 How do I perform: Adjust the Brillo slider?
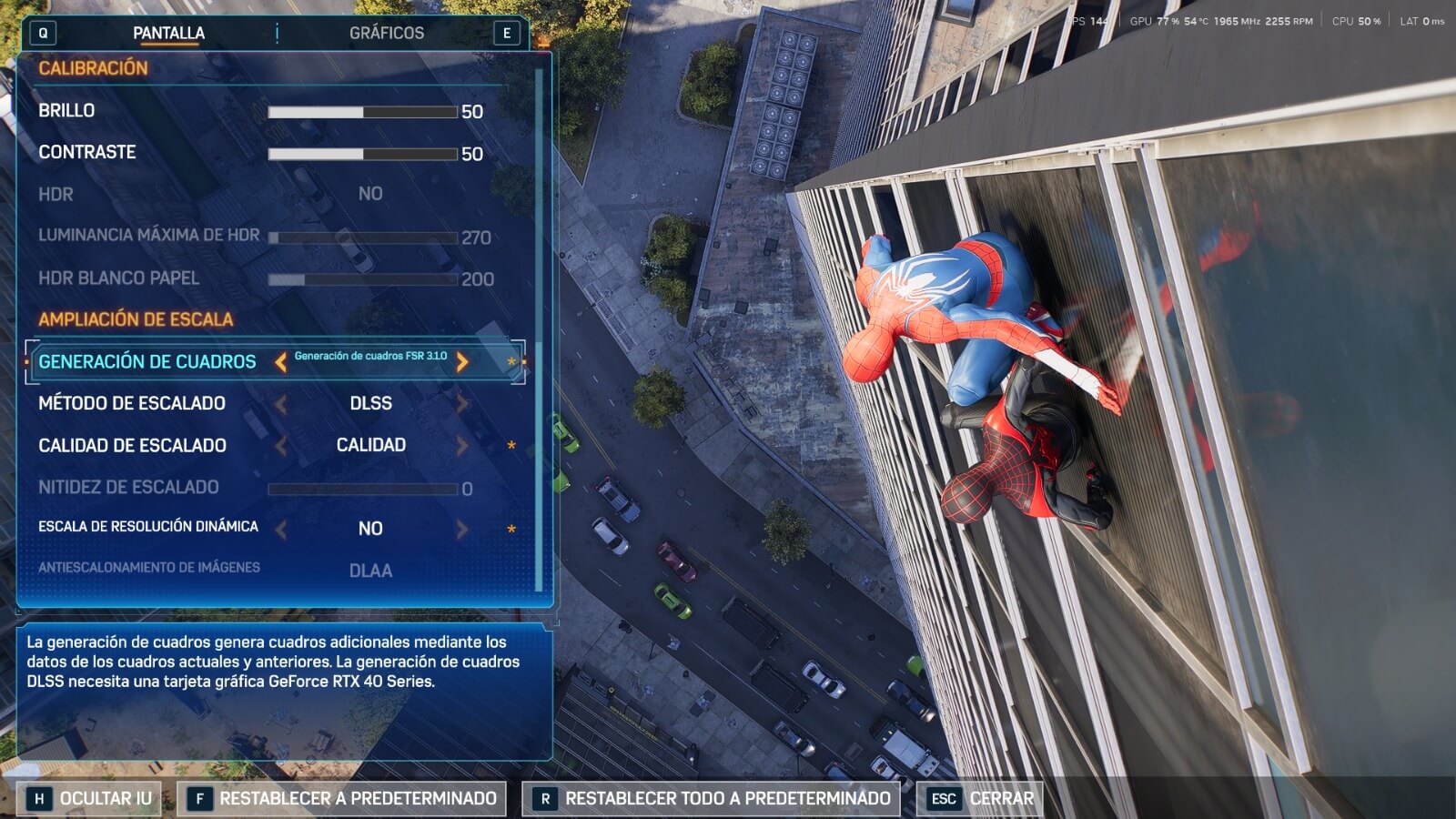coord(362,112)
